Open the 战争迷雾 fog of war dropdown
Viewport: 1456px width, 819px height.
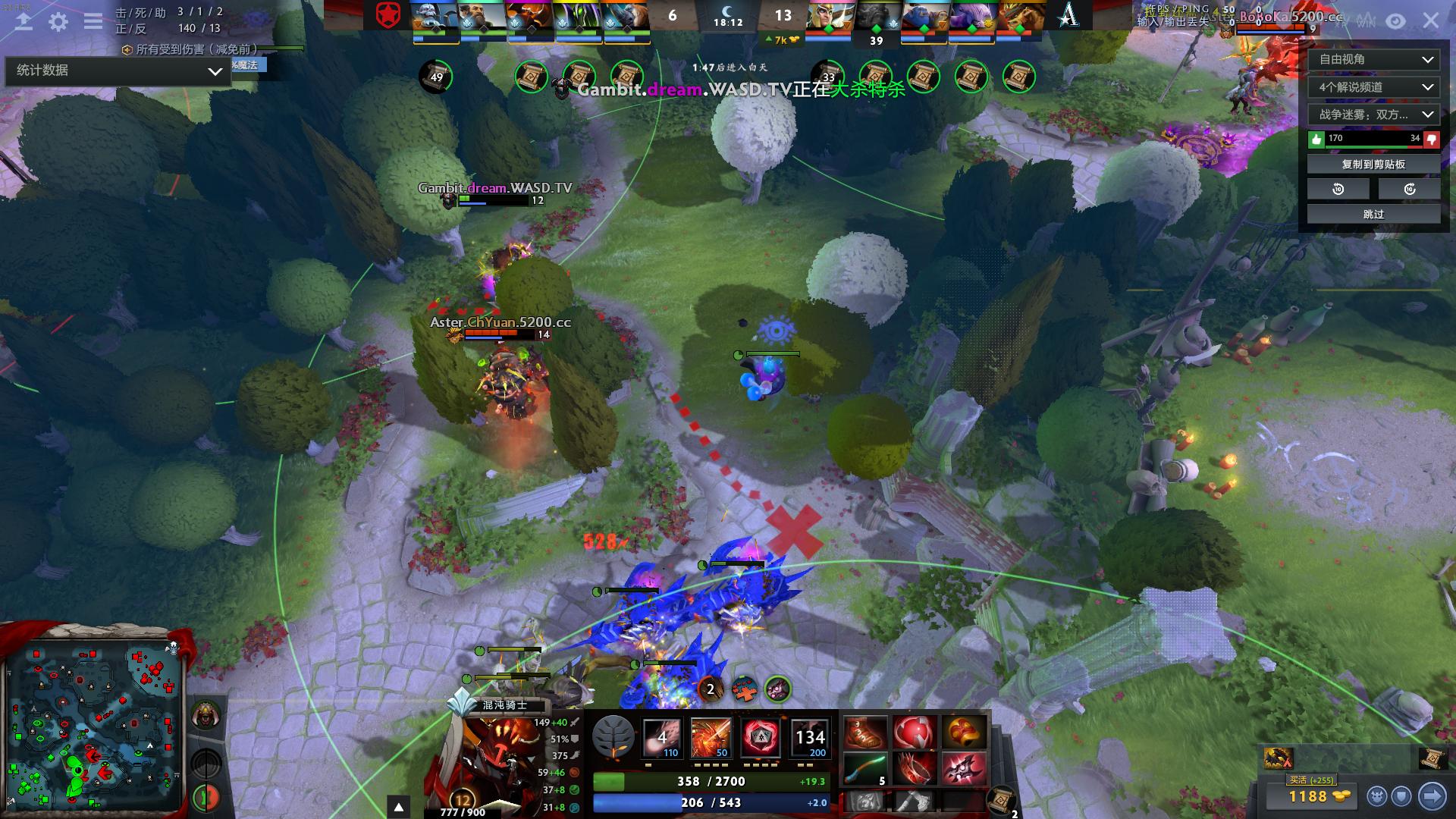coord(1373,115)
